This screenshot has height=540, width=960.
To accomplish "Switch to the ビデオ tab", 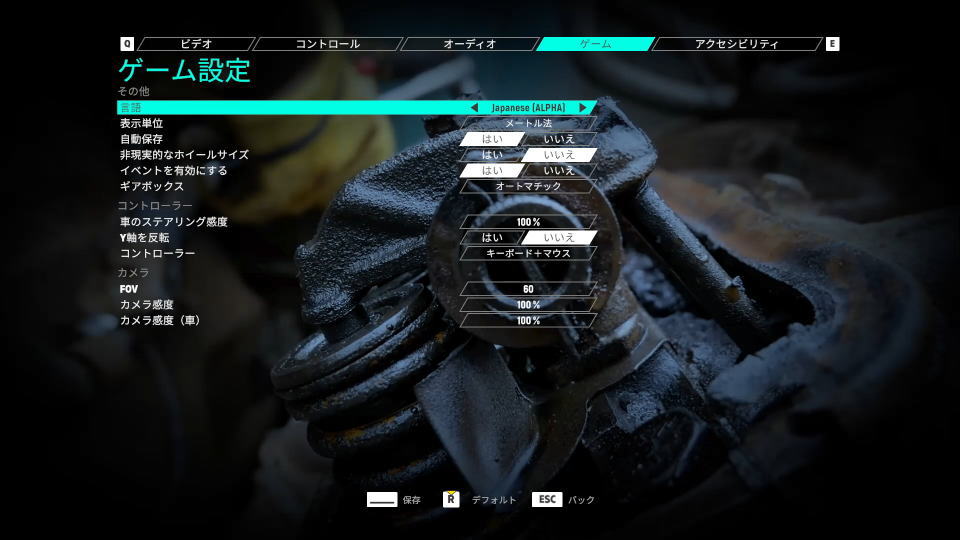I will [x=196, y=44].
